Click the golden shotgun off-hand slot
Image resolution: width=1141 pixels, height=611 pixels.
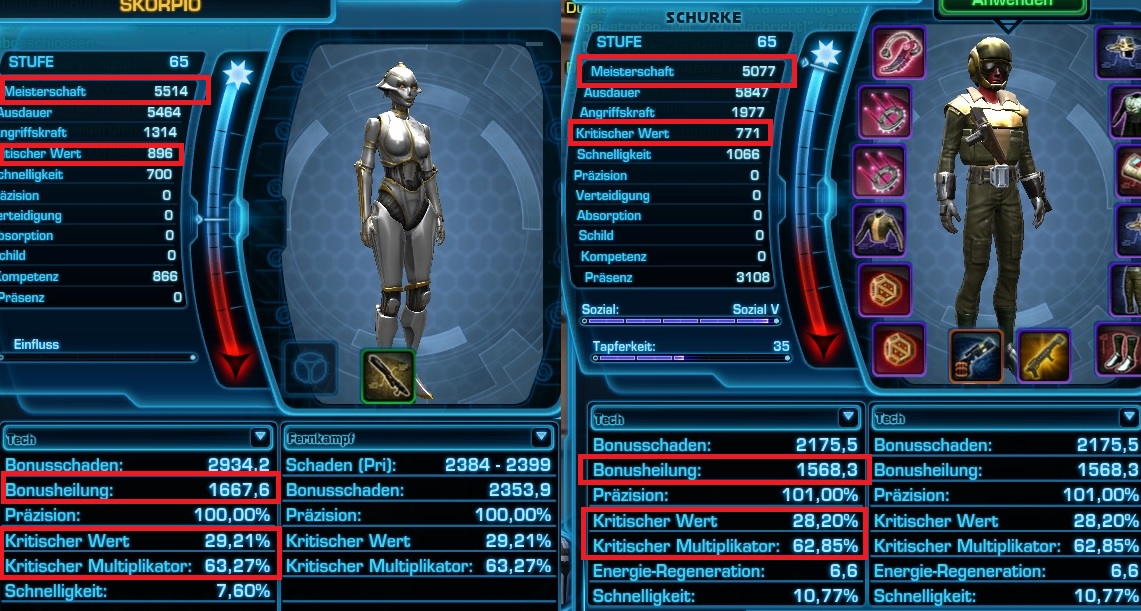coord(1042,355)
